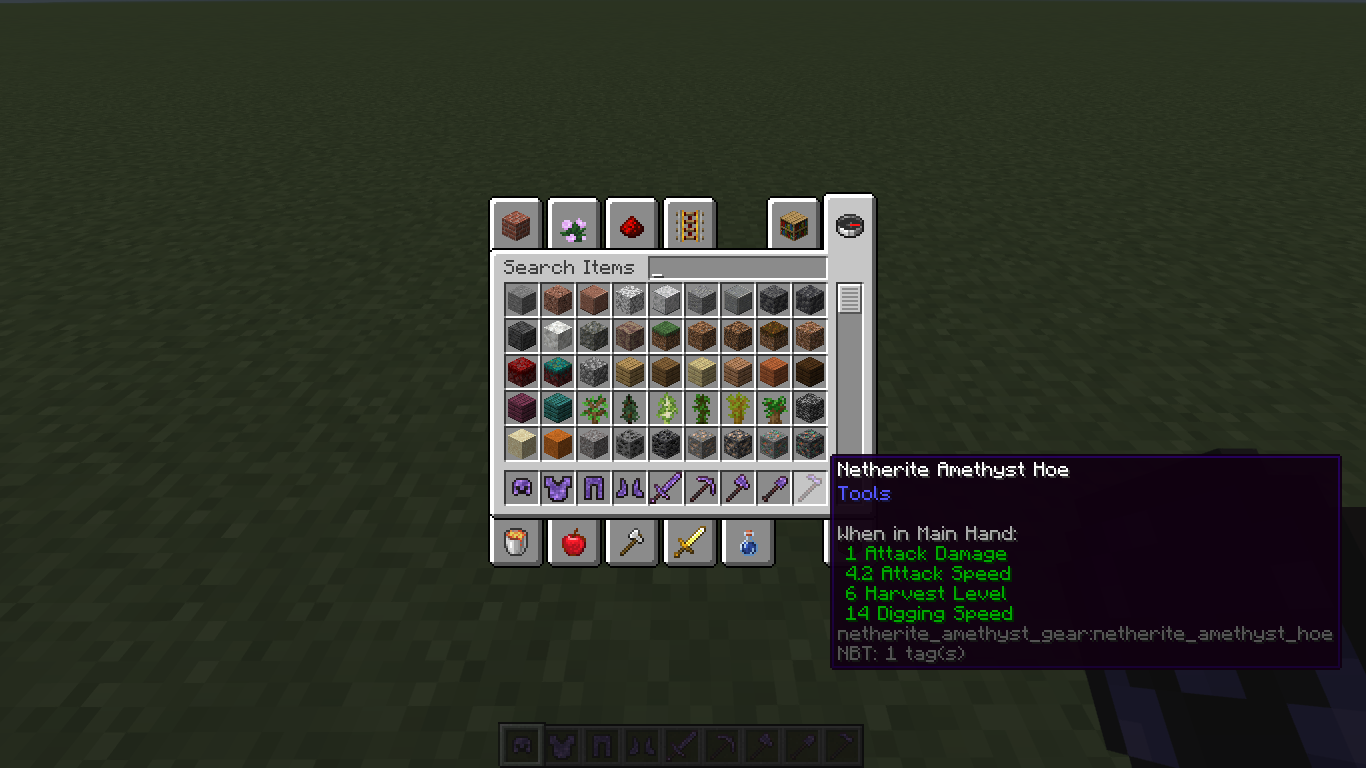This screenshot has width=1366, height=768.
Task: Open the Food tab with the apple
Action: coord(573,542)
